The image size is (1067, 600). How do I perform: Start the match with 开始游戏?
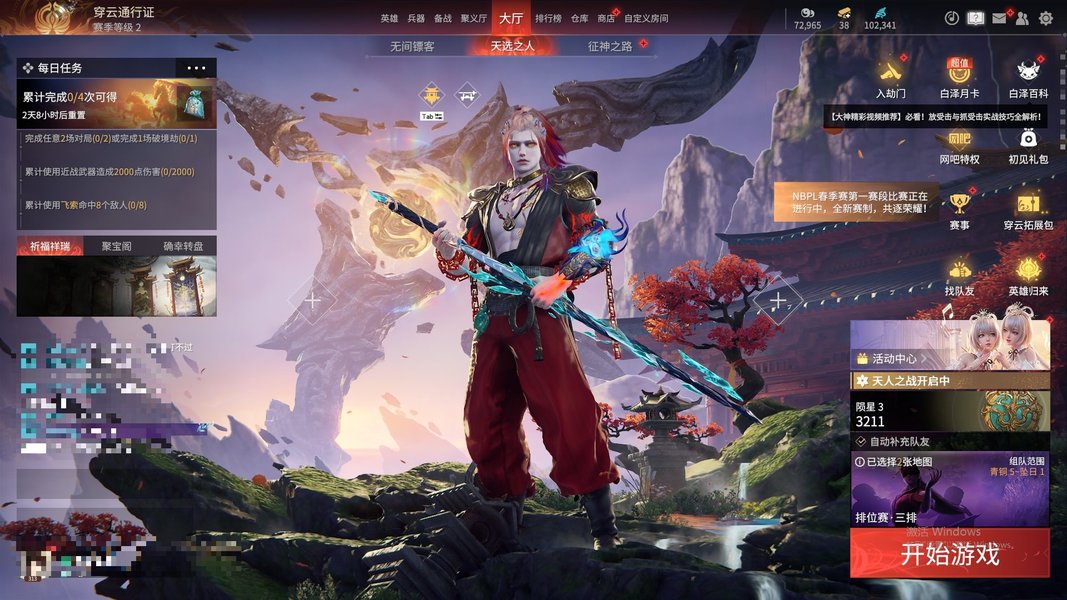[949, 554]
